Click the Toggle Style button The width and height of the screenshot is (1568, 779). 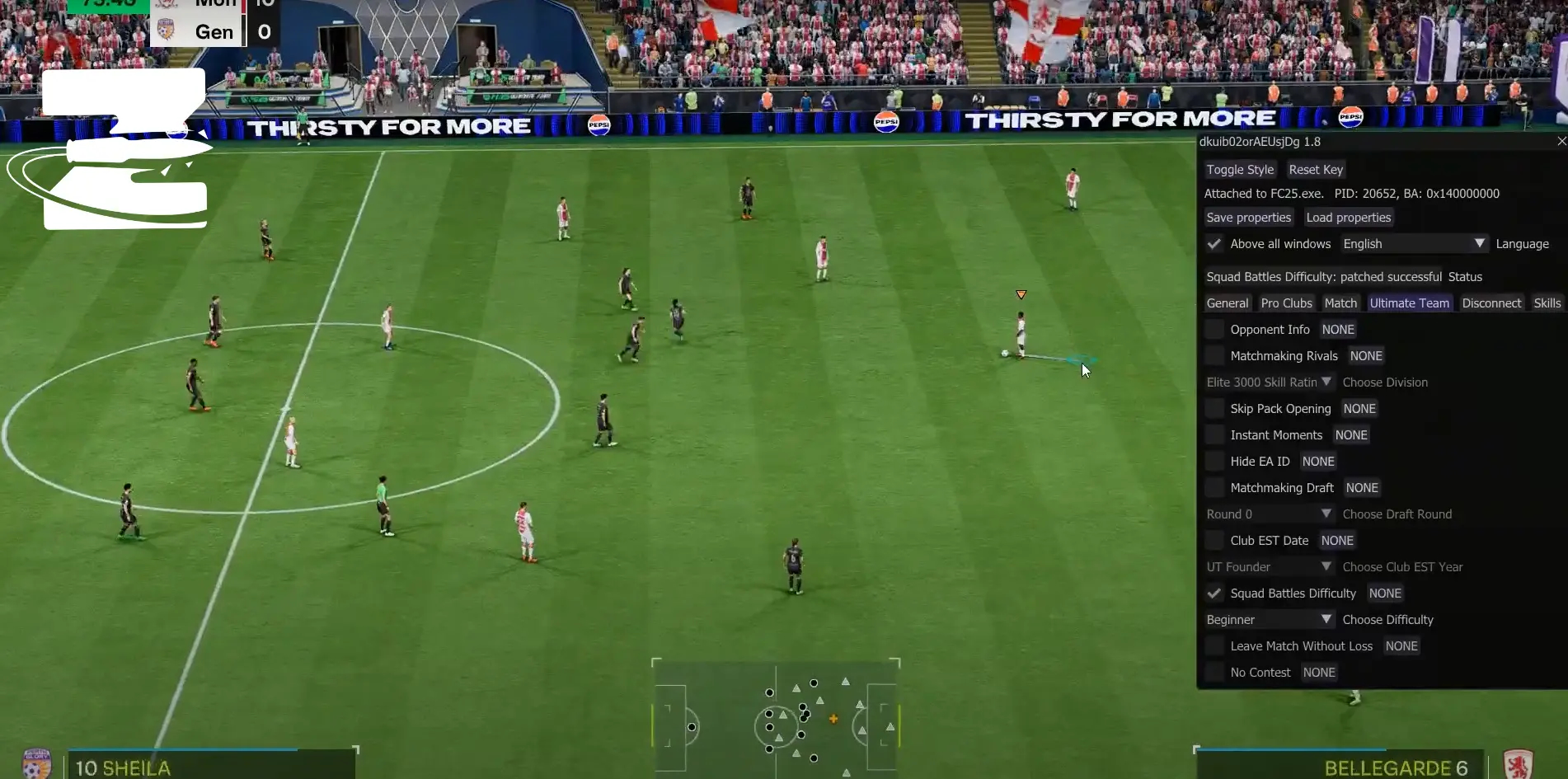pos(1240,170)
